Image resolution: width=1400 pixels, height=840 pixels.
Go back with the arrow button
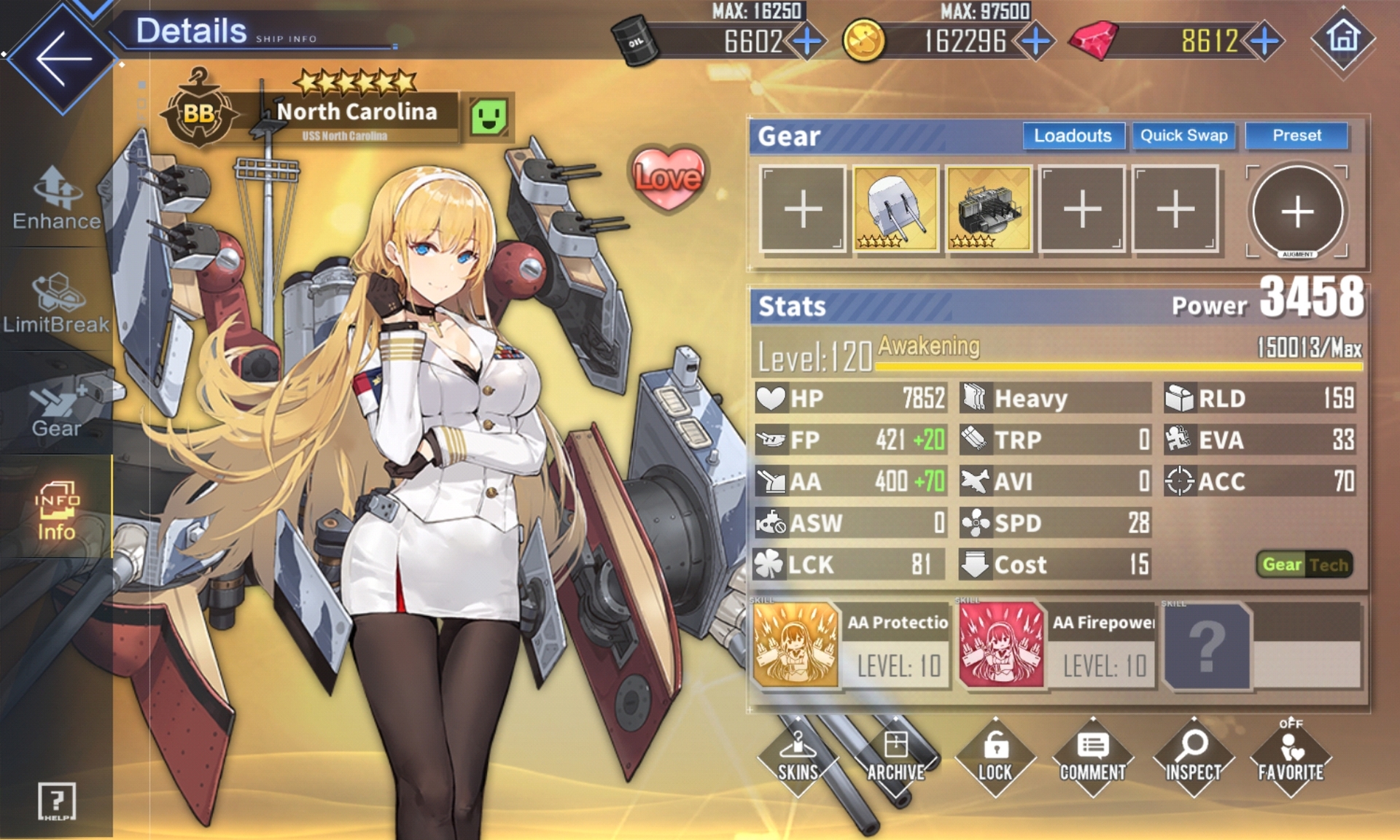[63, 58]
